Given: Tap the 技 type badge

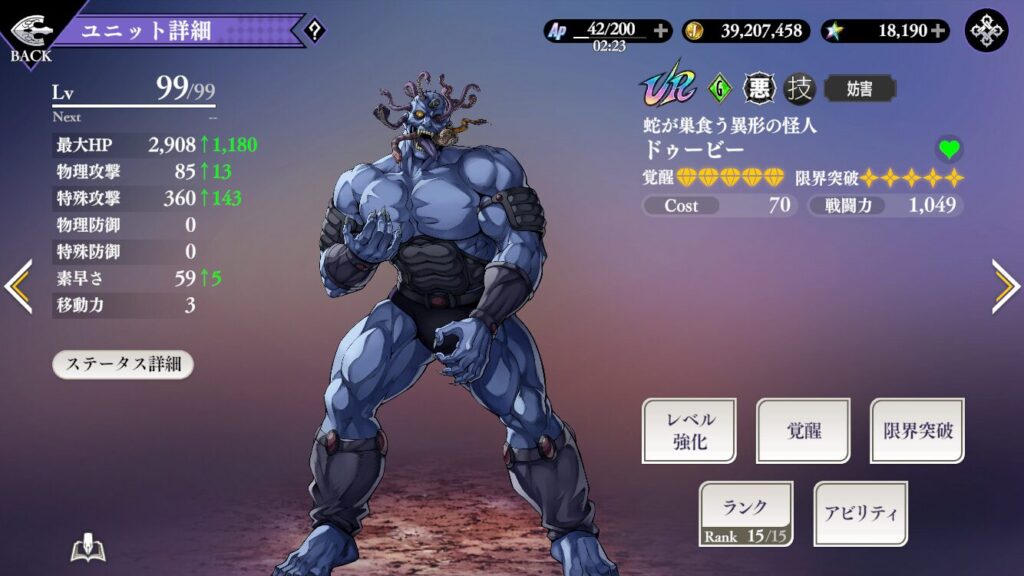Looking at the screenshot, I should (800, 89).
